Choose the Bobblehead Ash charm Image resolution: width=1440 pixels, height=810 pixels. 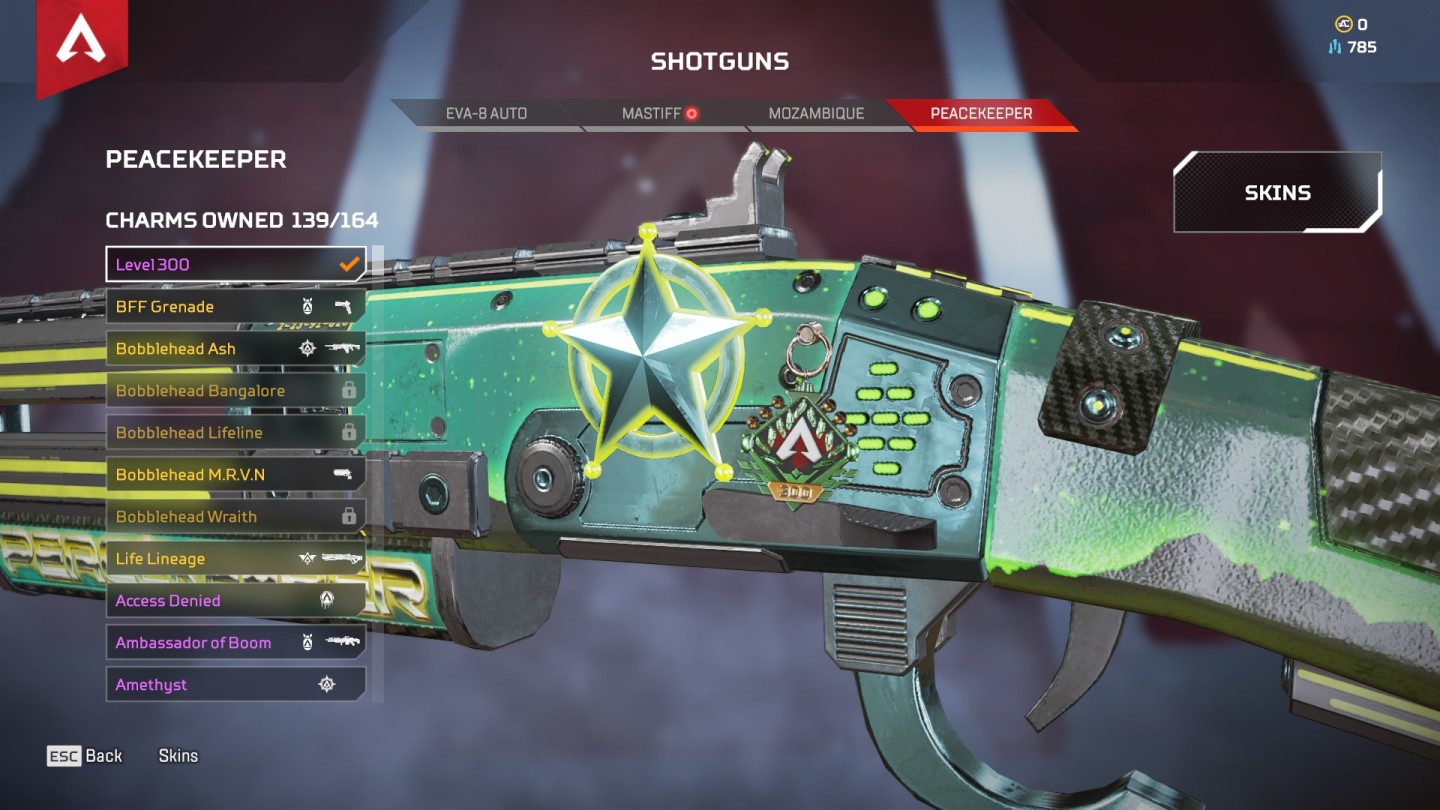tap(236, 349)
